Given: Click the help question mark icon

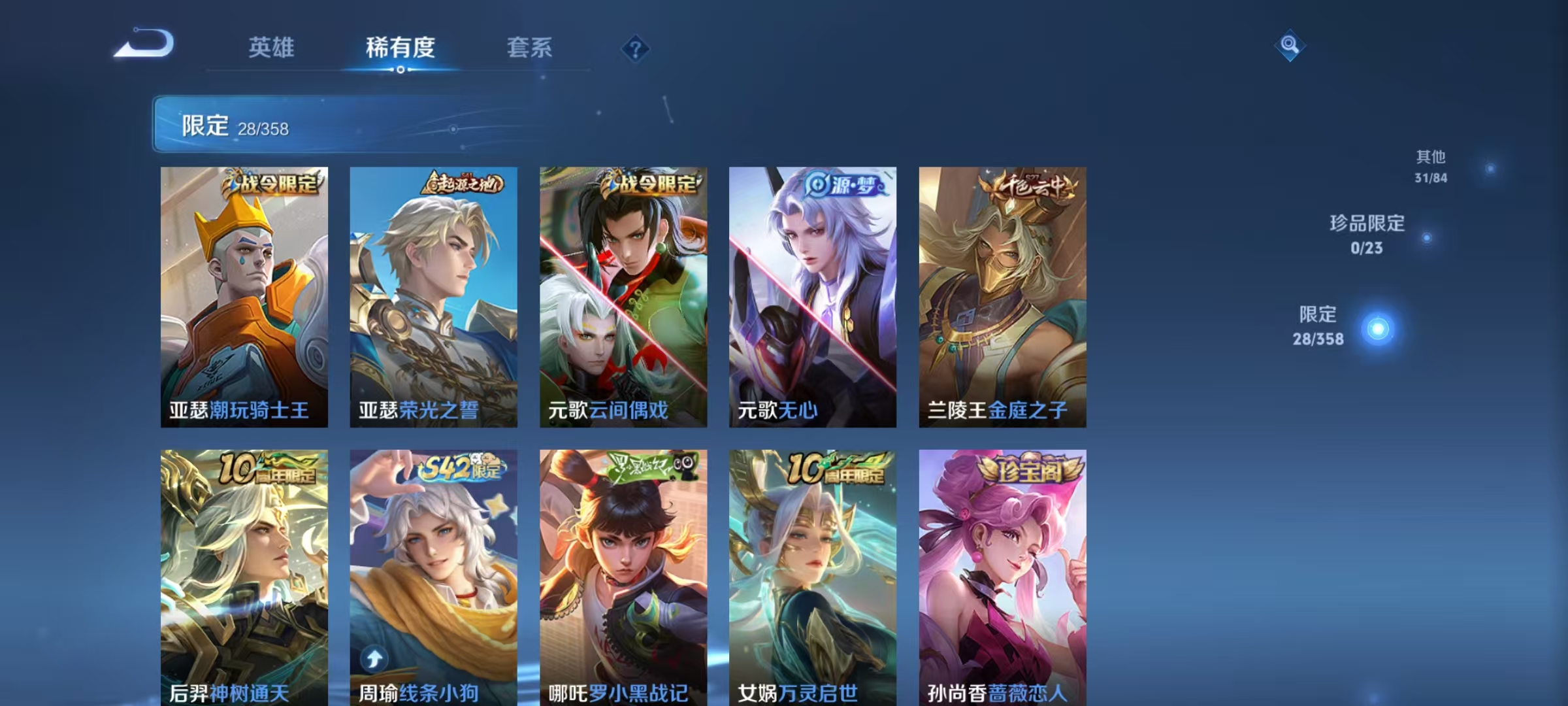Looking at the screenshot, I should [634, 49].
